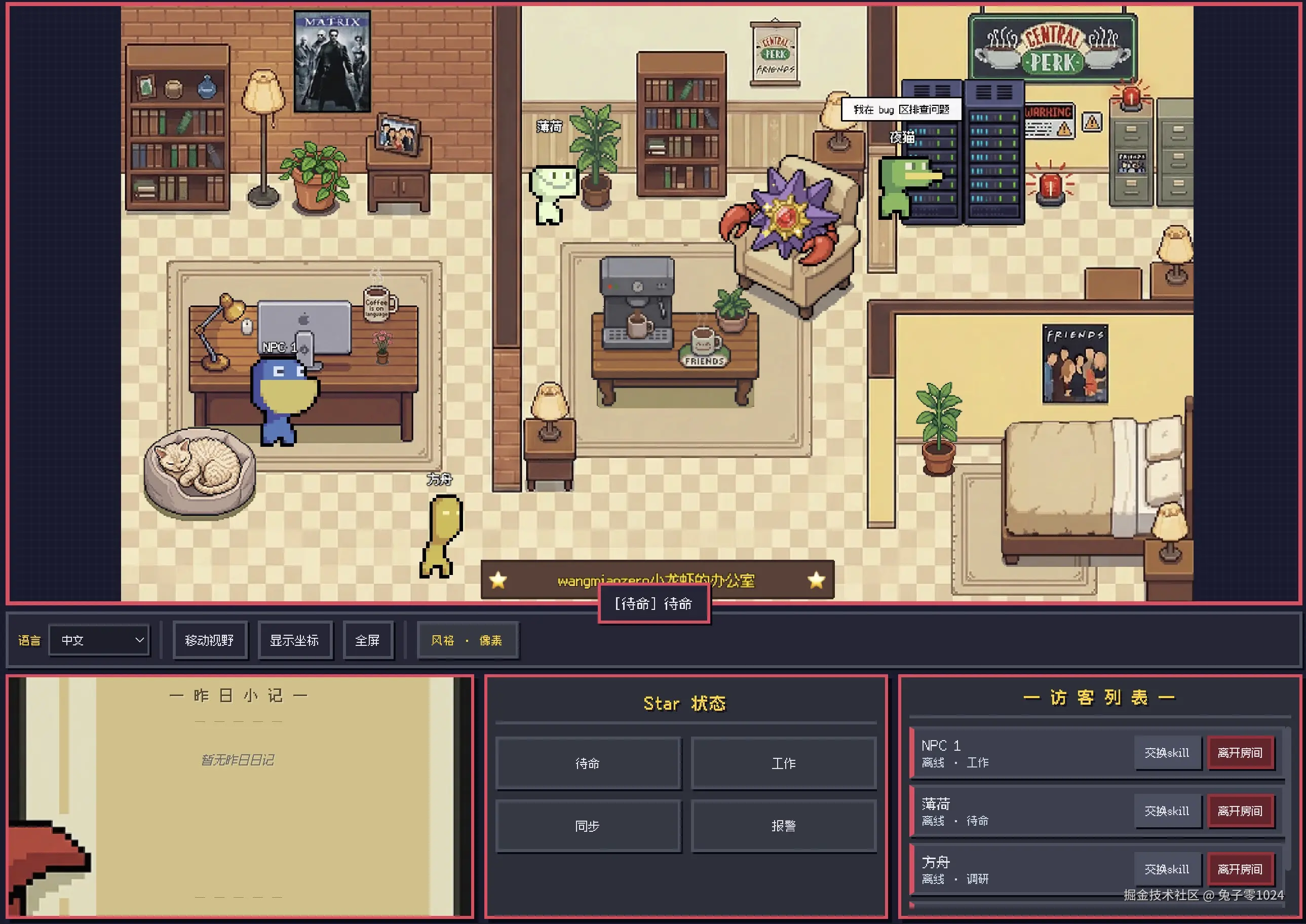
Task: Click 待命 in the Star 状态 panel
Action: tap(588, 763)
